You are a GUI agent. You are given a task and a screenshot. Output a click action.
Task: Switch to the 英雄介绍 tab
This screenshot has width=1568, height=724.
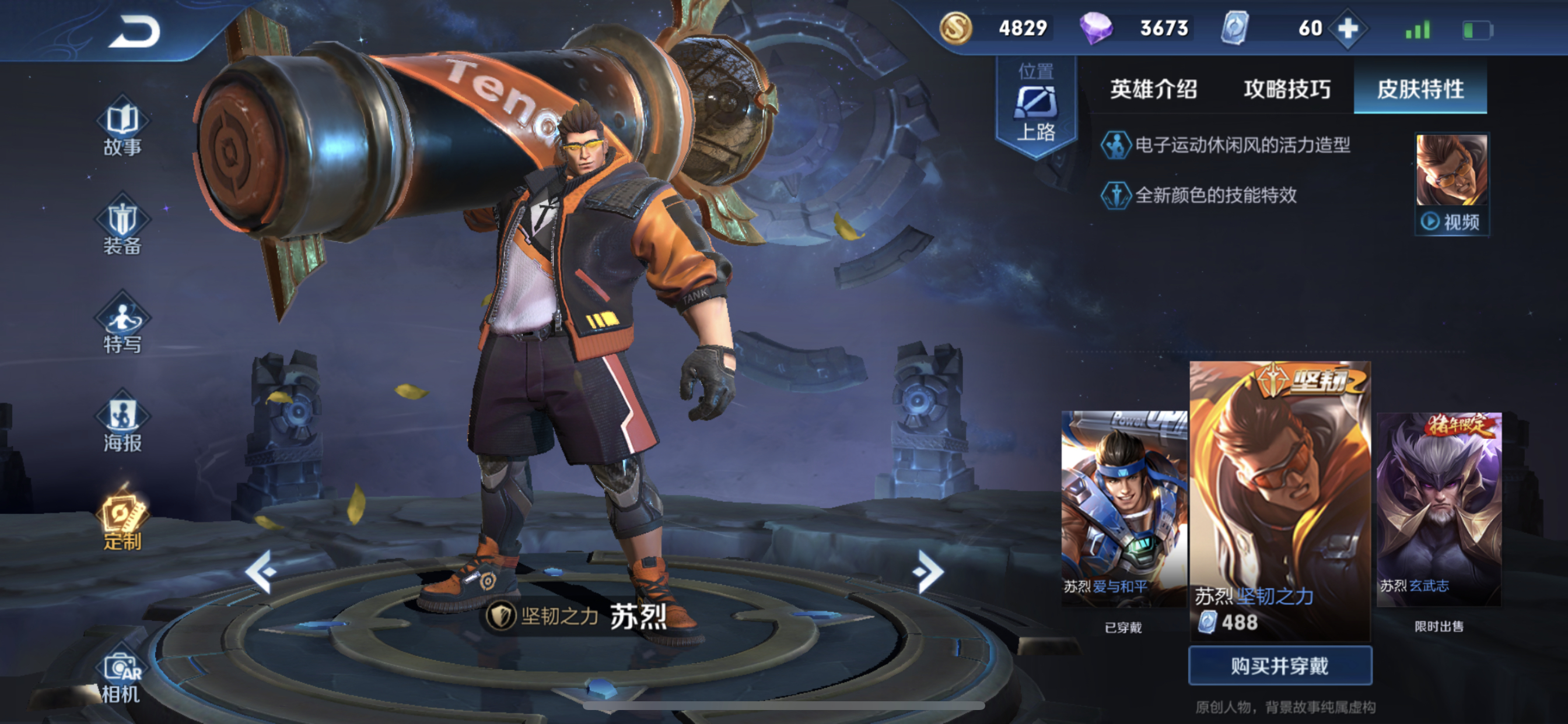pyautogui.click(x=1153, y=89)
